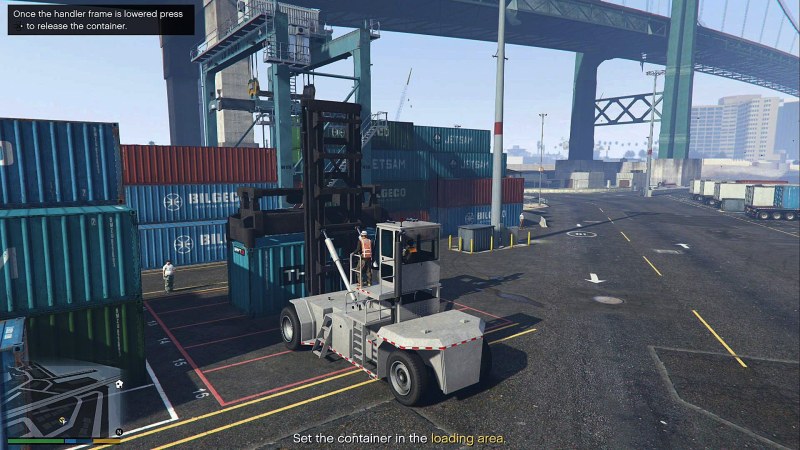
Task: Click the yellow objective blip on the minimap
Action: pos(63,421)
